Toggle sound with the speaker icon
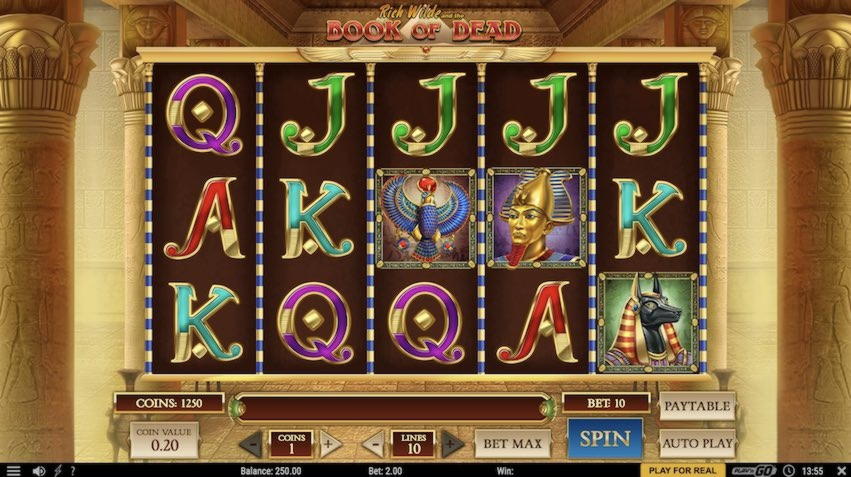Viewport: 851px width, 477px height. 39,470
